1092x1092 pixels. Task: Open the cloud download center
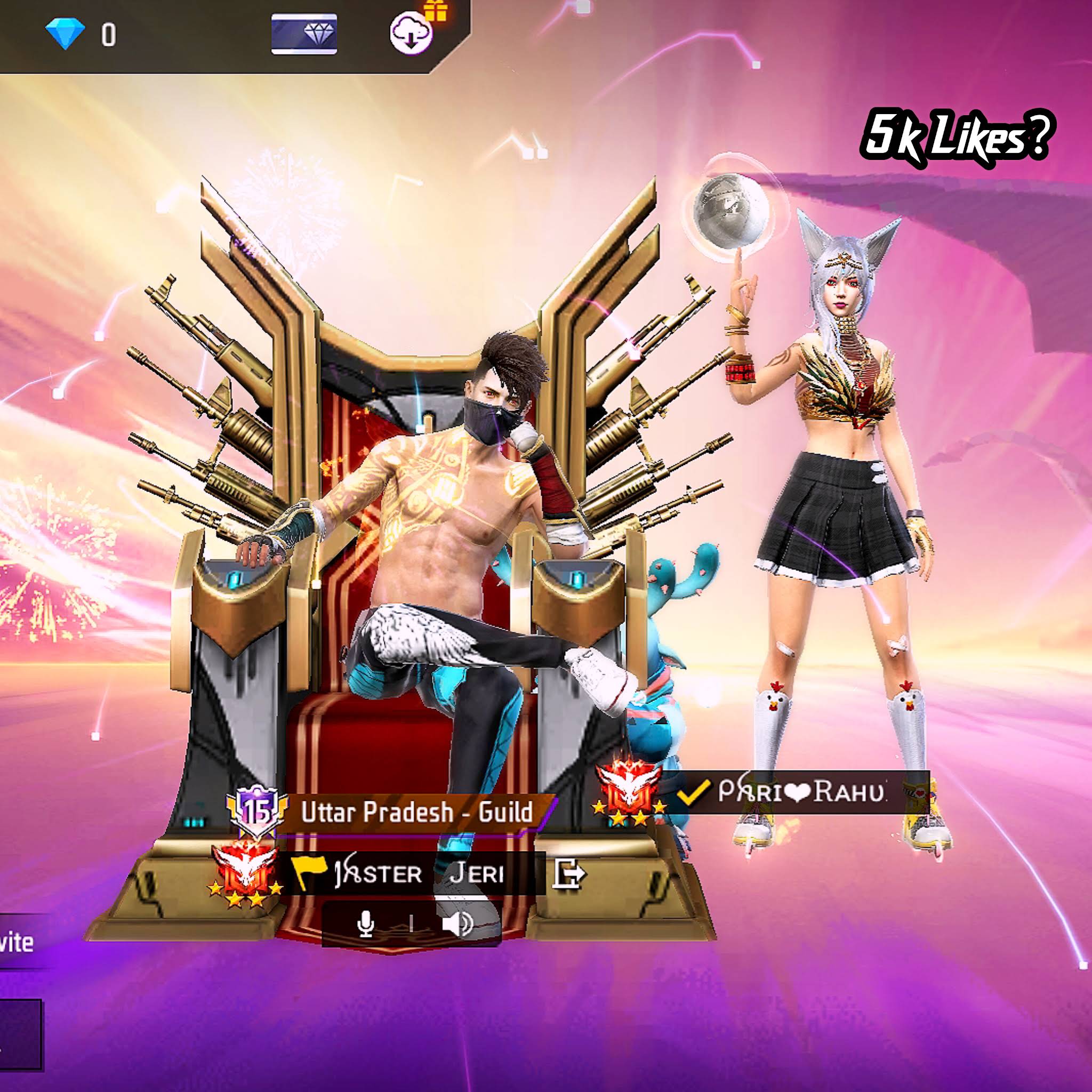point(411,34)
